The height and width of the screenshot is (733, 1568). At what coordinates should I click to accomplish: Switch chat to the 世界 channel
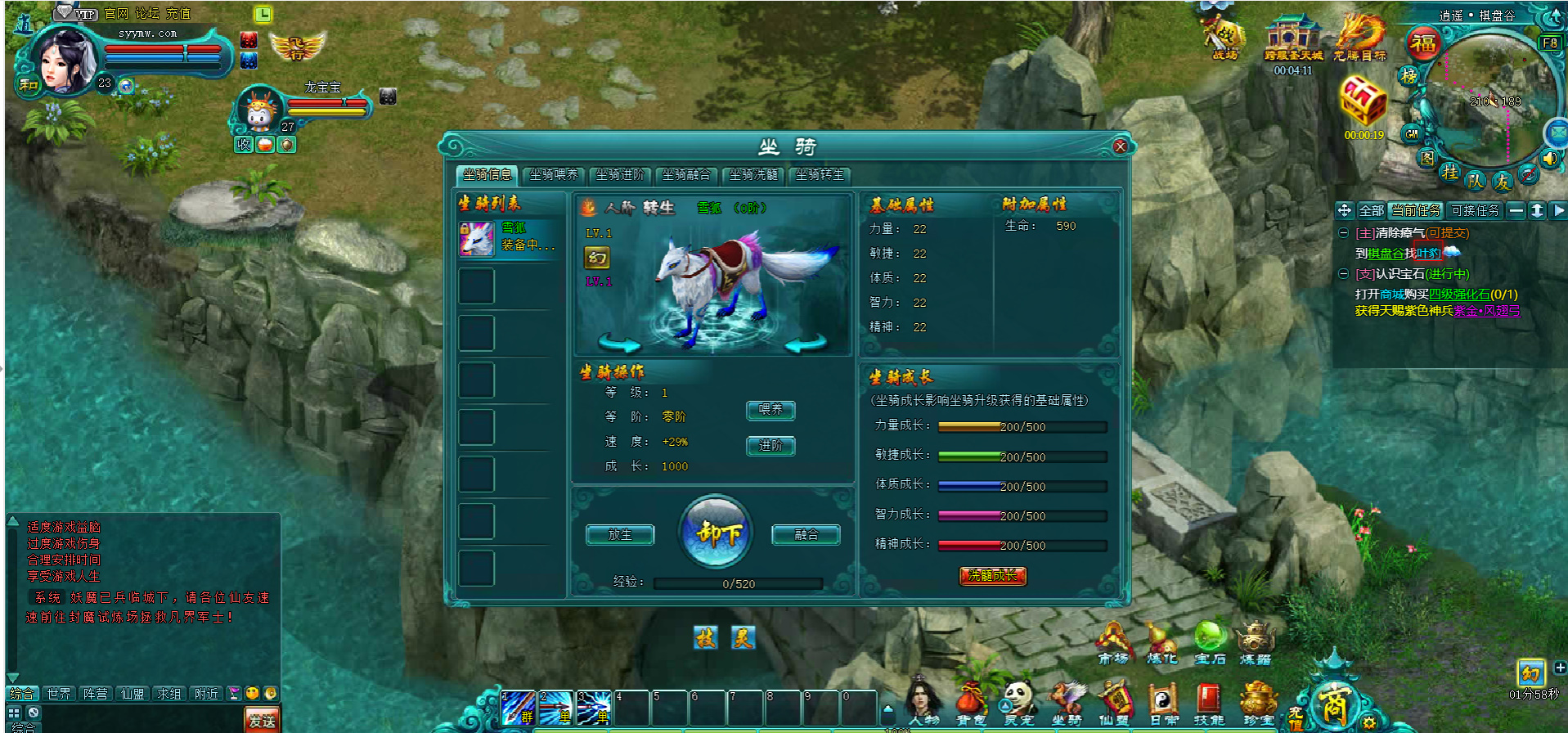click(x=59, y=694)
